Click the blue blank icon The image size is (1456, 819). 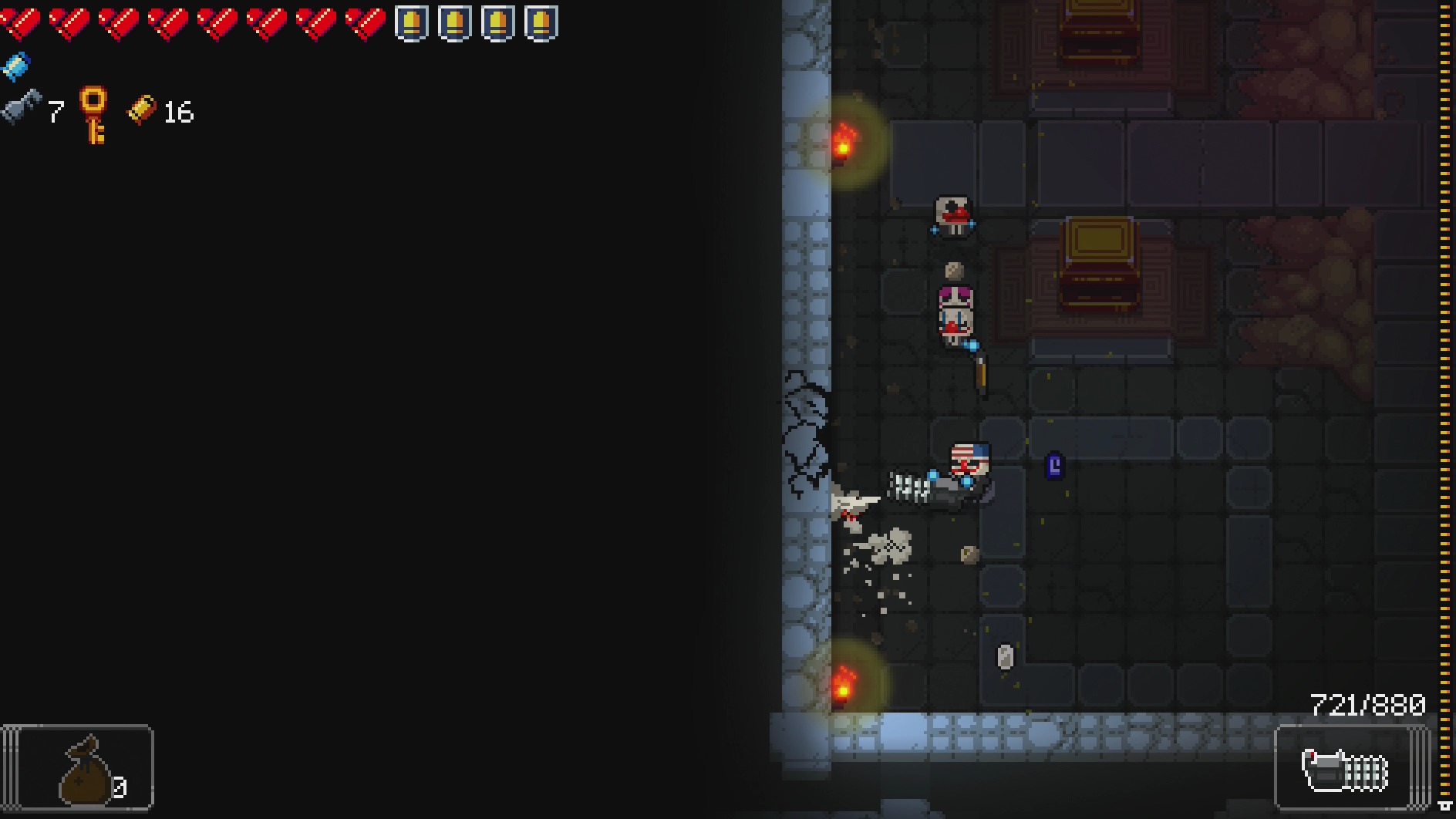click(x=15, y=66)
